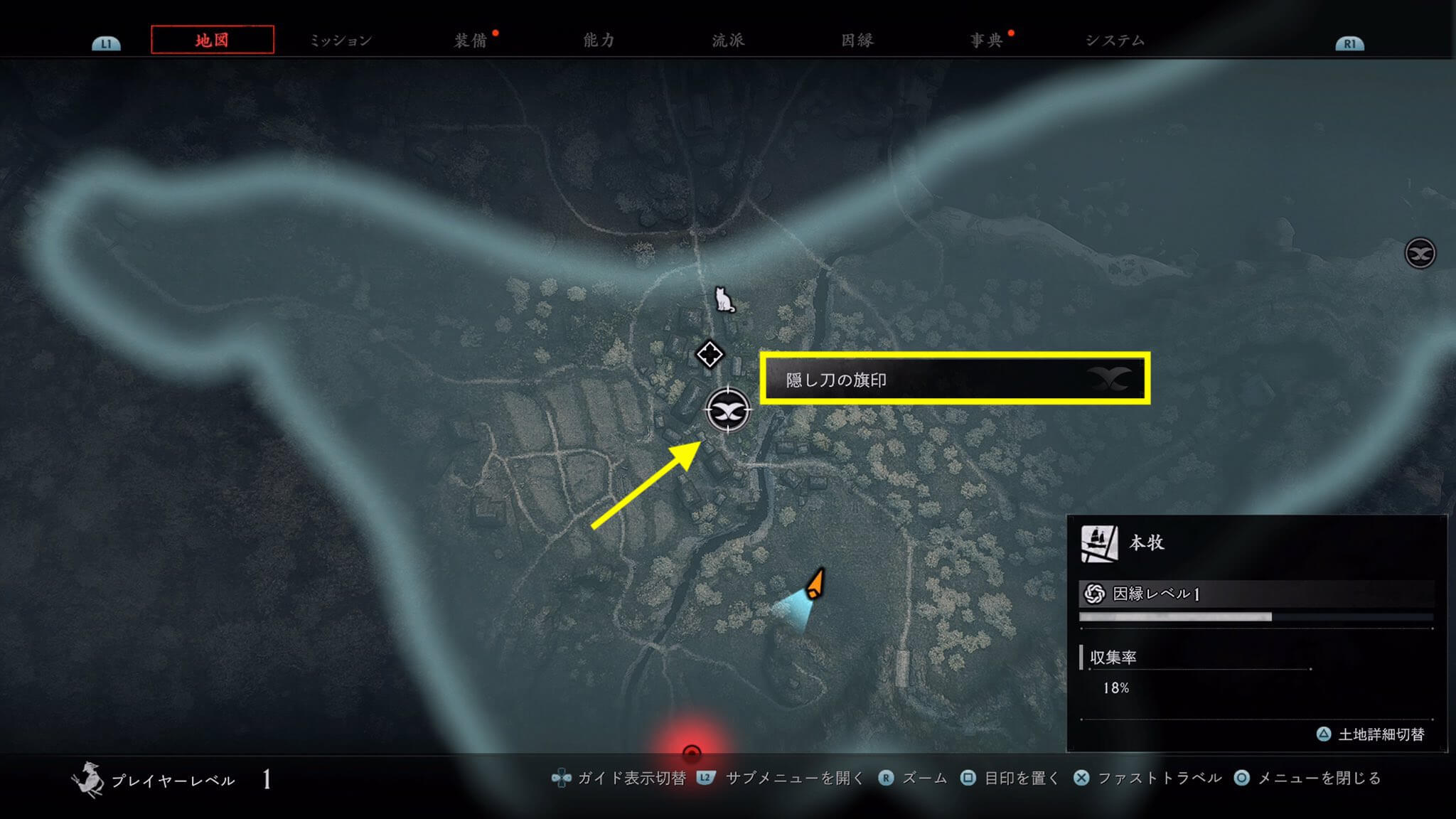Select the 流派 styles tab
Viewport: 1456px width, 819px height.
(x=728, y=41)
